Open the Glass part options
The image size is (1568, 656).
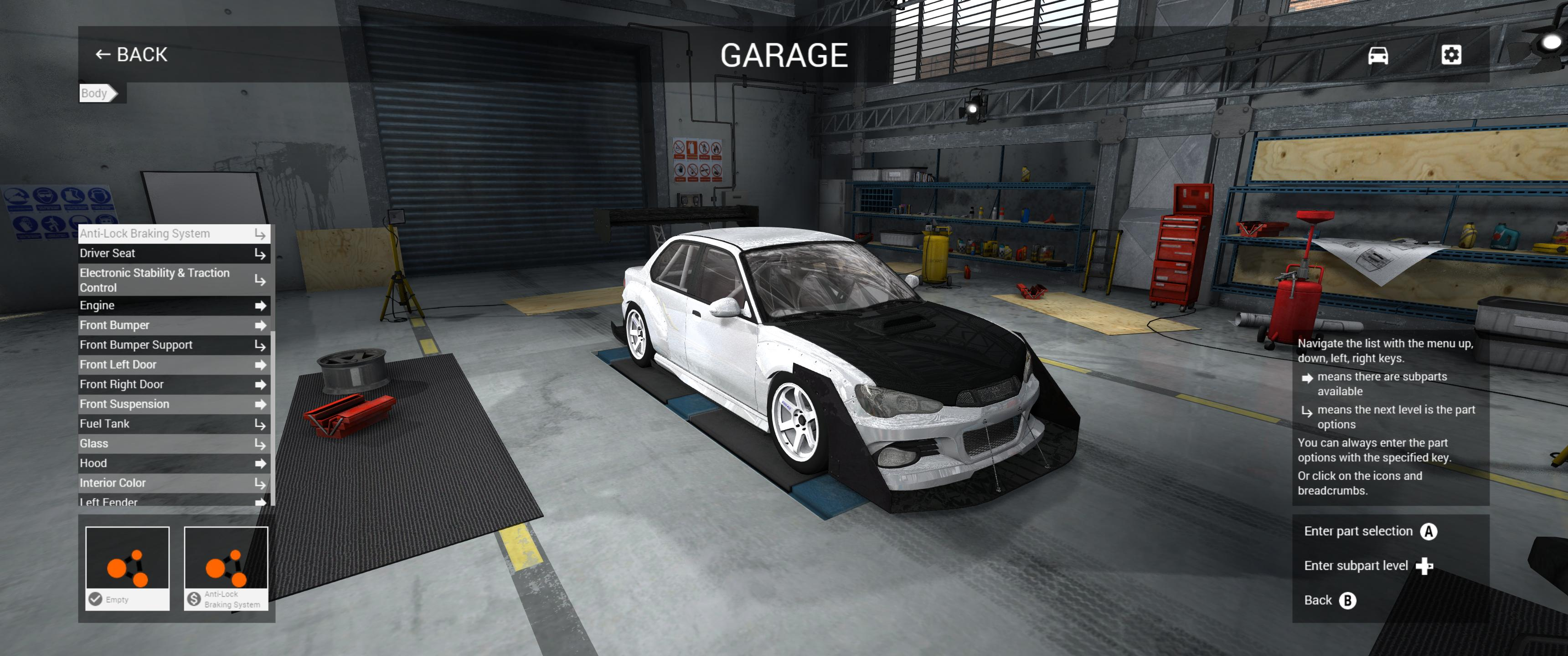174,444
